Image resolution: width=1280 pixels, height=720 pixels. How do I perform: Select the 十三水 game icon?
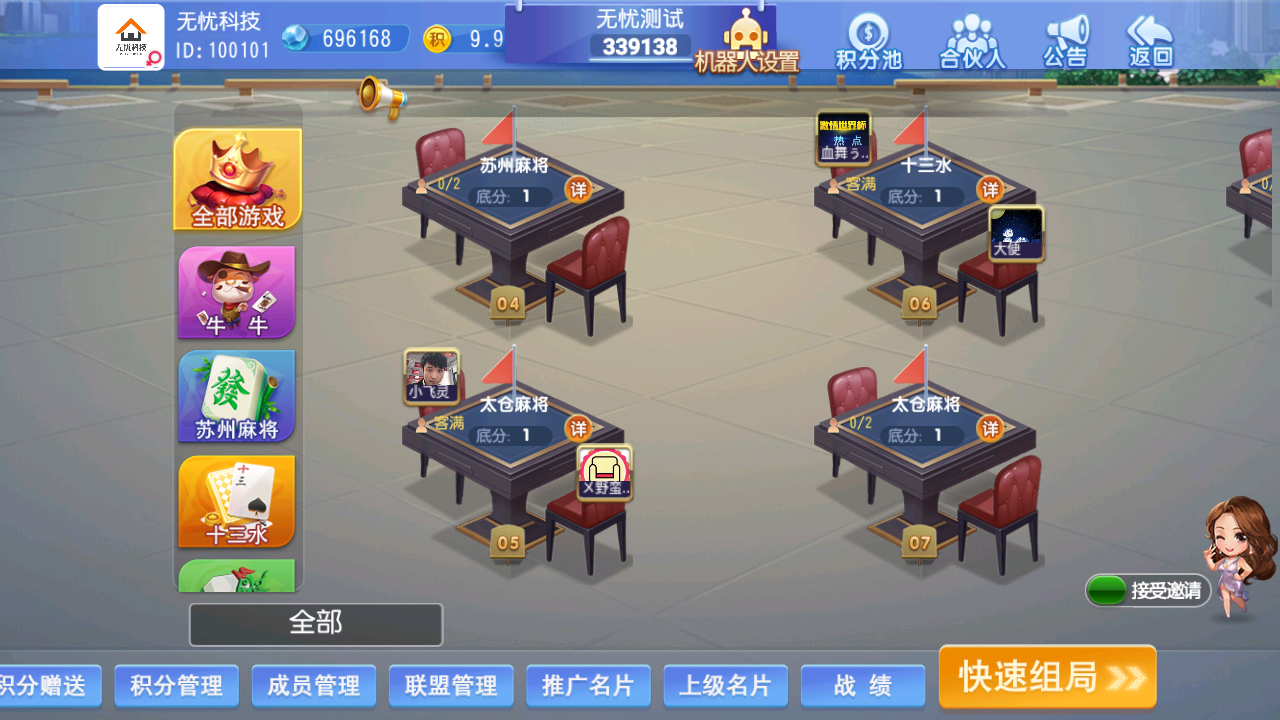[x=236, y=502]
